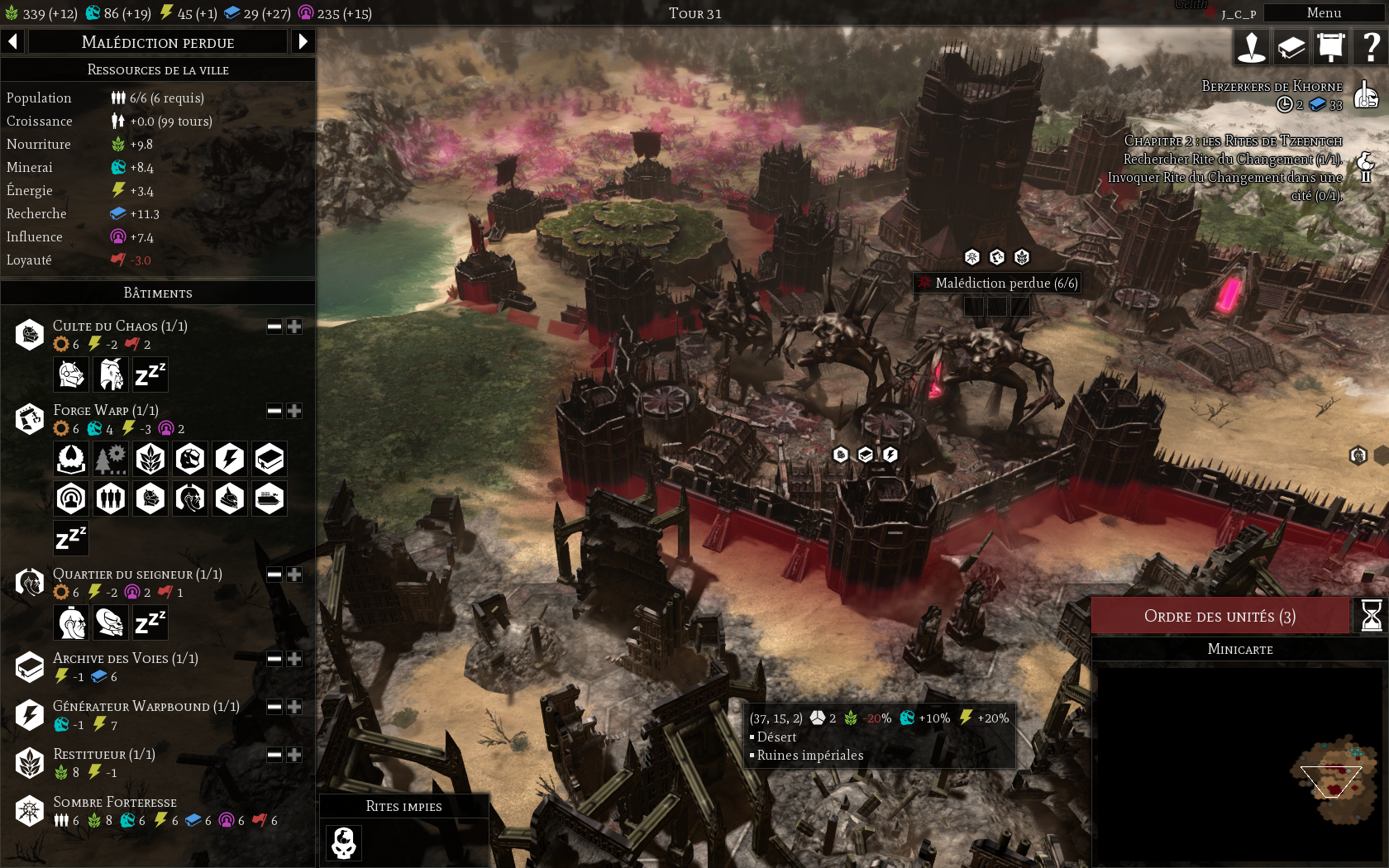Open the Chapitre 2 quest tracker
The width and height of the screenshot is (1389, 868).
[x=1232, y=141]
